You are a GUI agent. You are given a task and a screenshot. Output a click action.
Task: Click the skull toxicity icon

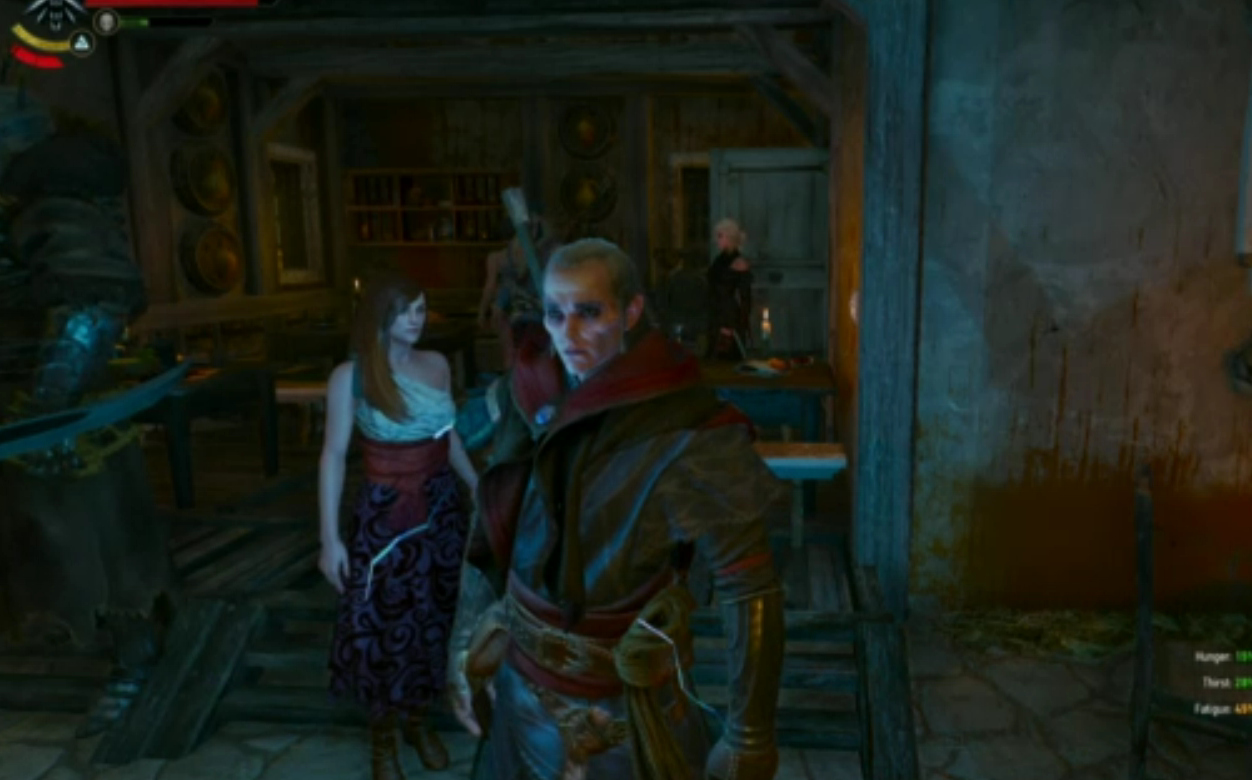click(x=106, y=21)
